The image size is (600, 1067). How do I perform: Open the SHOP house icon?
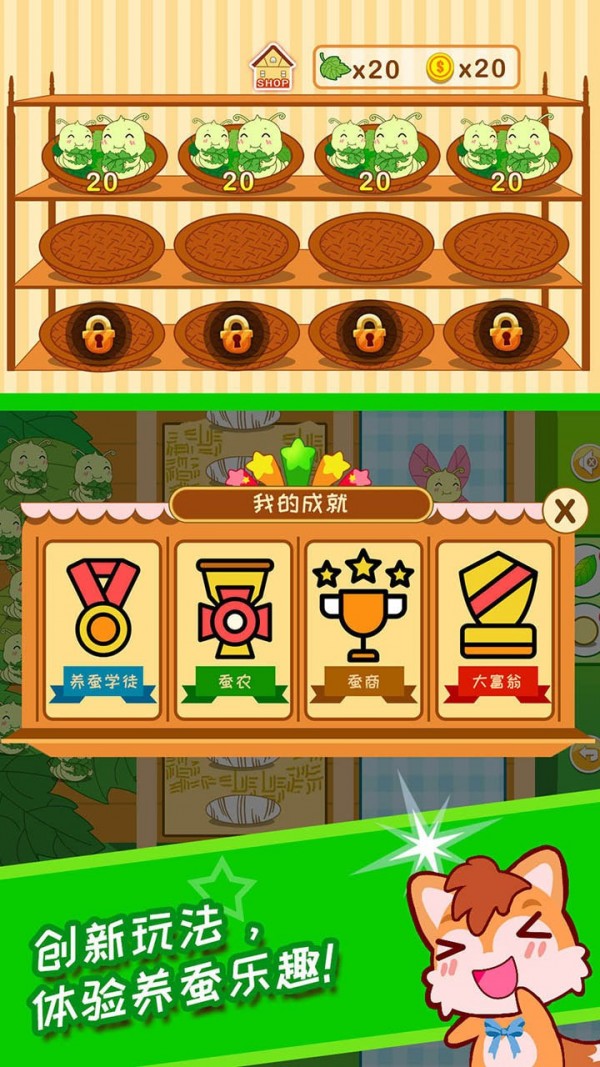(272, 68)
